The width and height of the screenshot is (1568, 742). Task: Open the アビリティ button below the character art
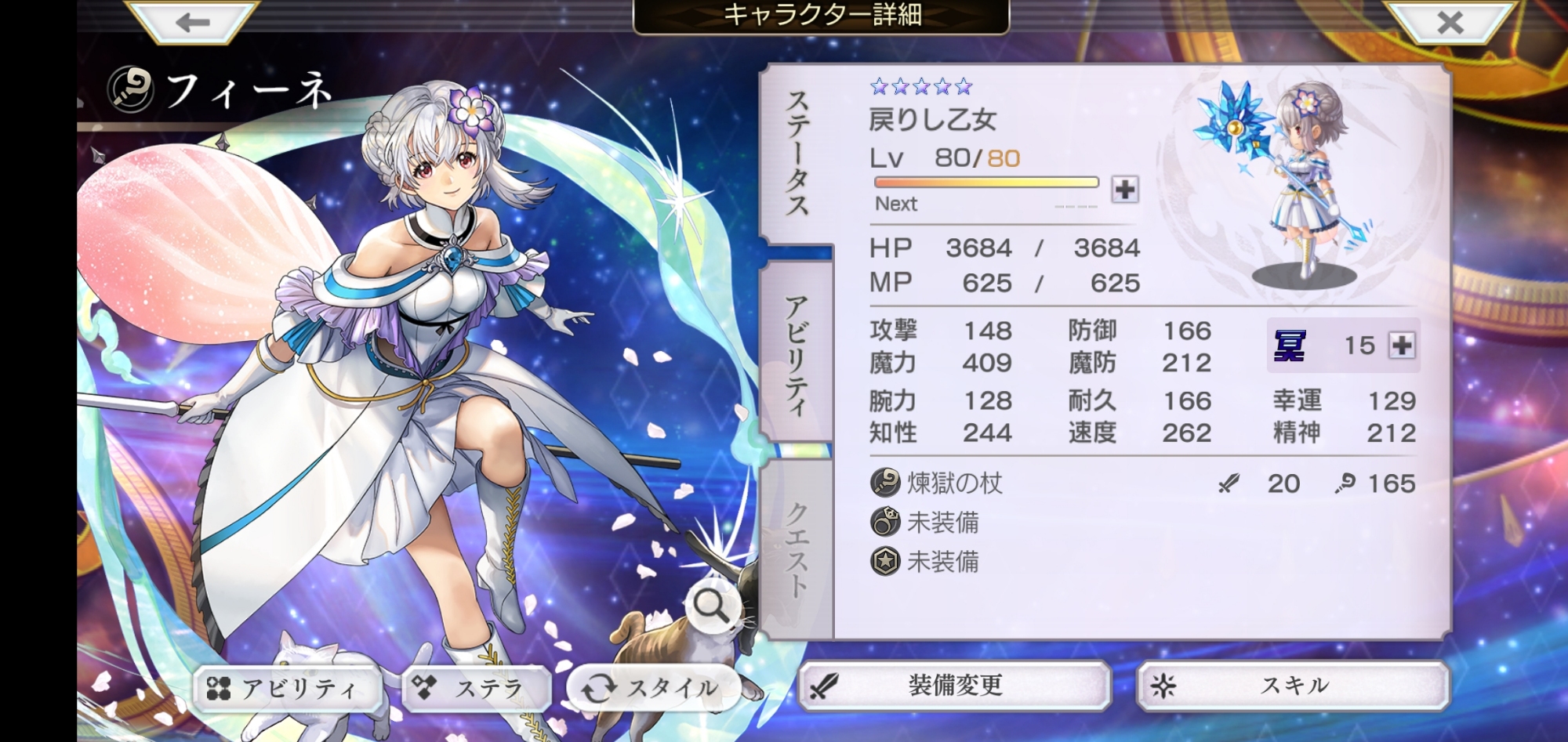287,689
